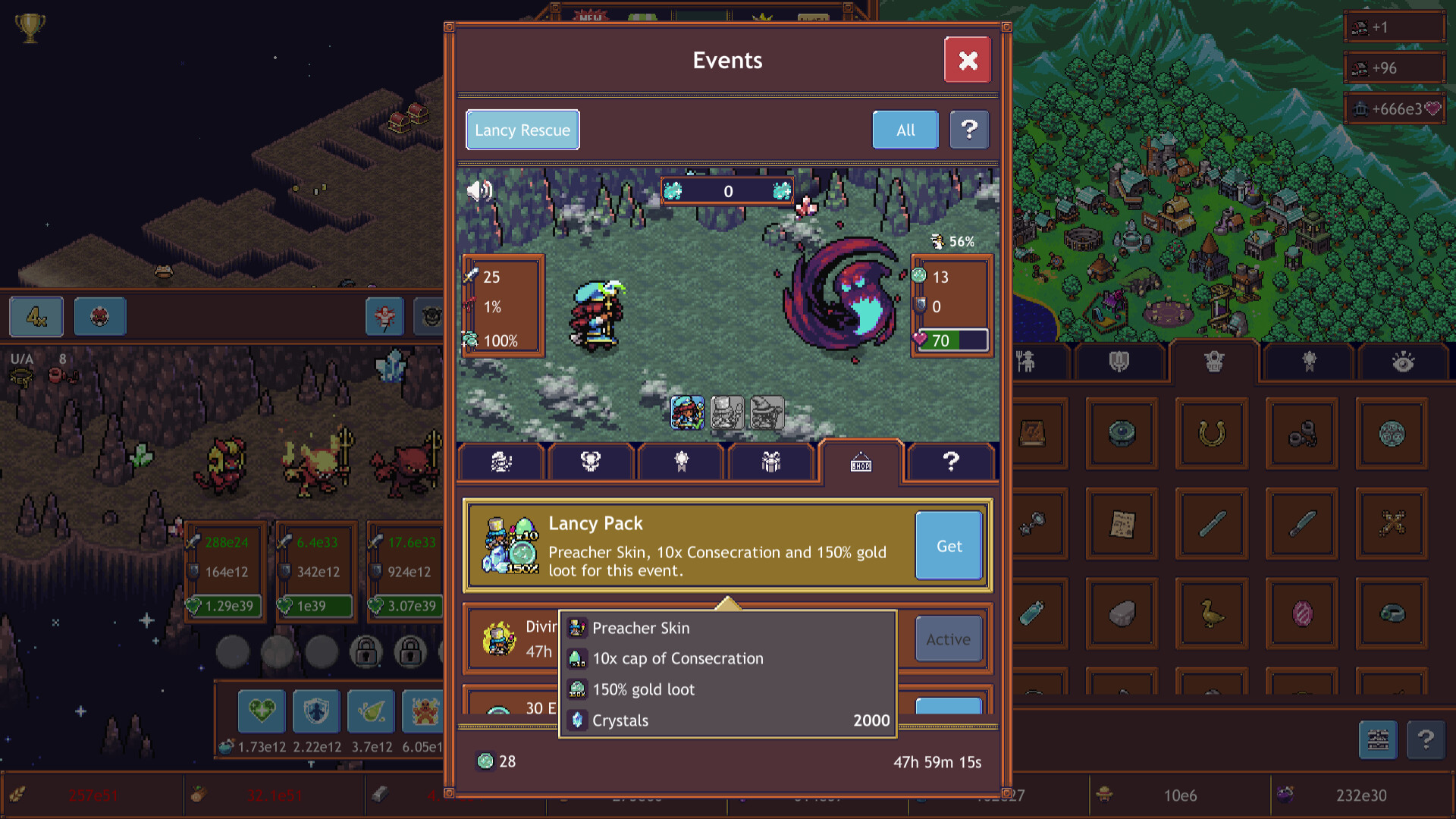This screenshot has height=819, width=1456.
Task: Open the All events filter dropdown
Action: (905, 130)
